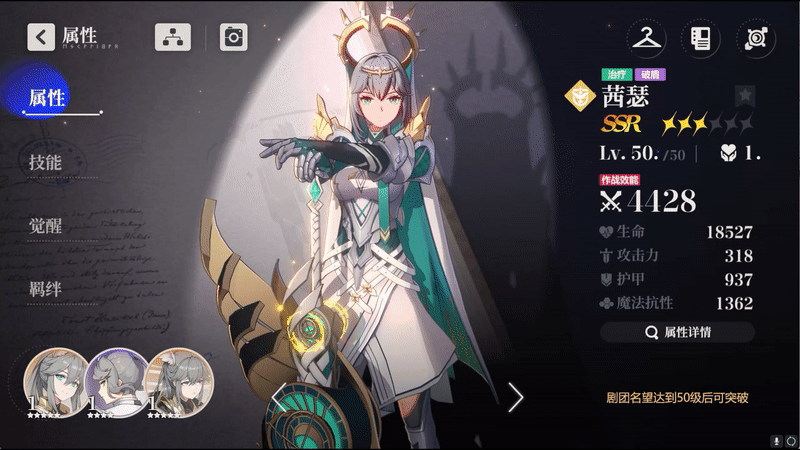
Task: Click the circular target icon
Action: (x=754, y=39)
